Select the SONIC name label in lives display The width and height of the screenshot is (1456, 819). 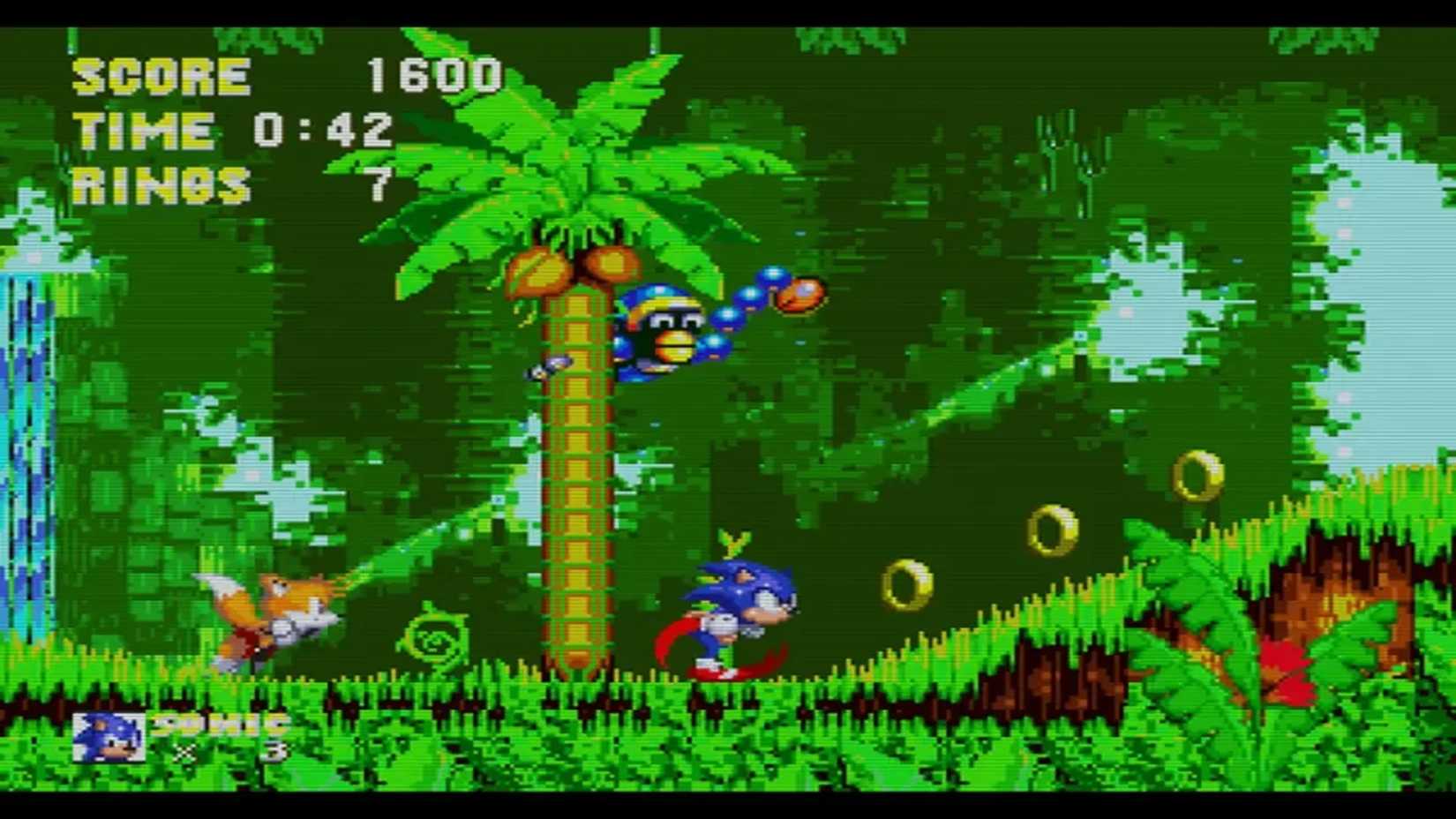216,724
